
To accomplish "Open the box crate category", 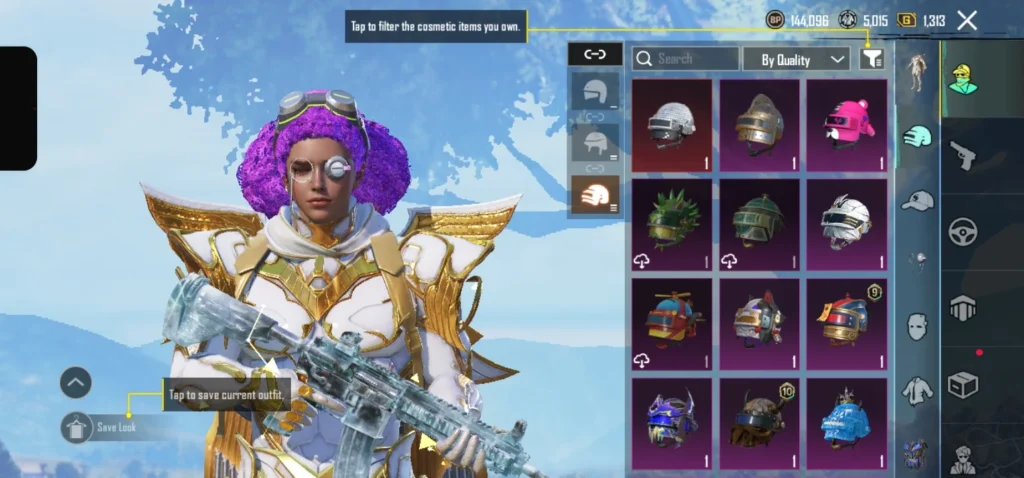I will pos(963,384).
